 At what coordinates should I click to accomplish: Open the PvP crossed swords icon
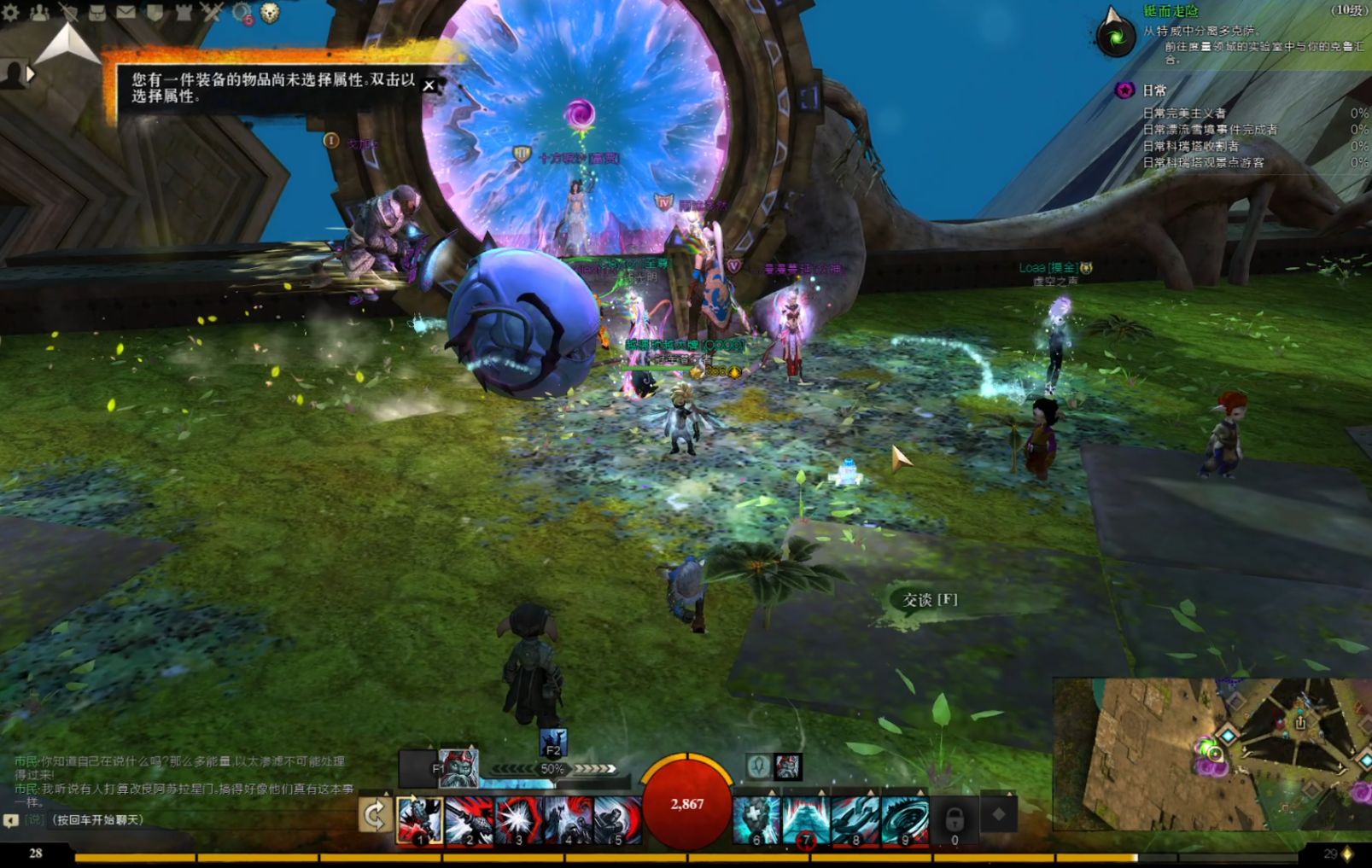[212, 12]
